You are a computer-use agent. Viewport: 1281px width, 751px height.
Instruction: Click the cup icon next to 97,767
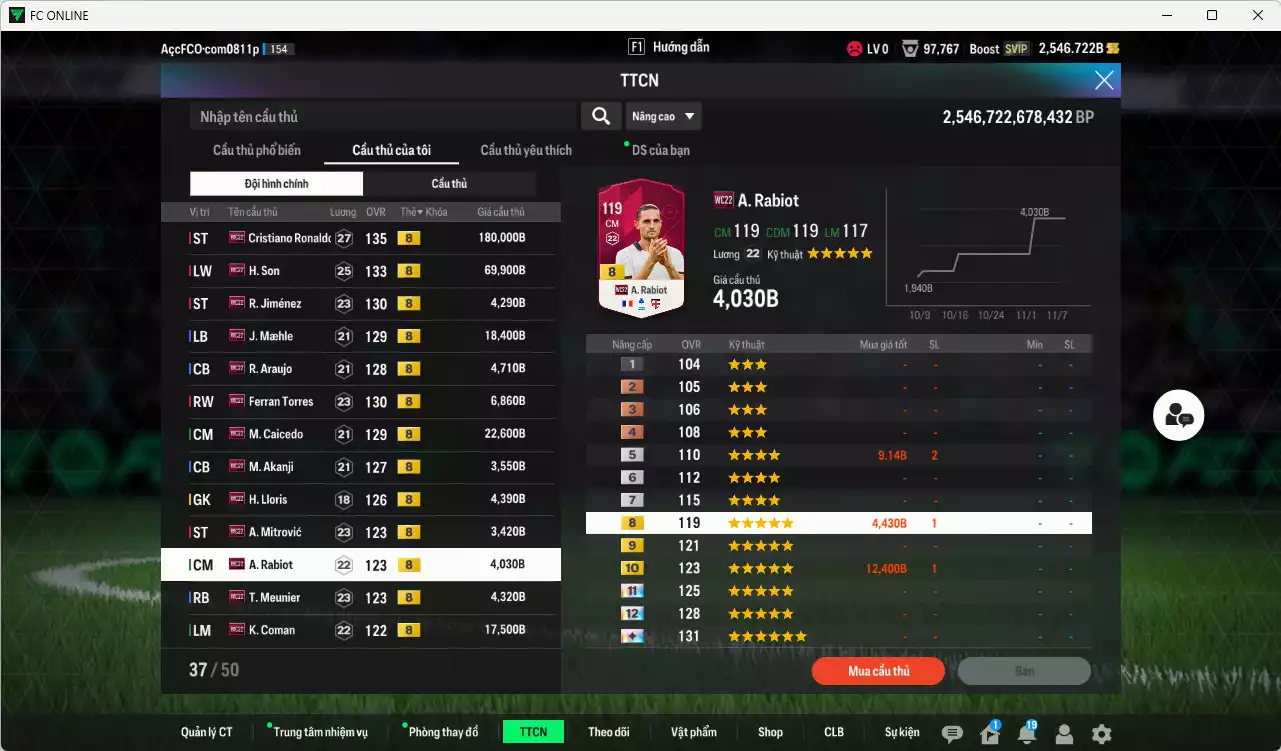[908, 47]
